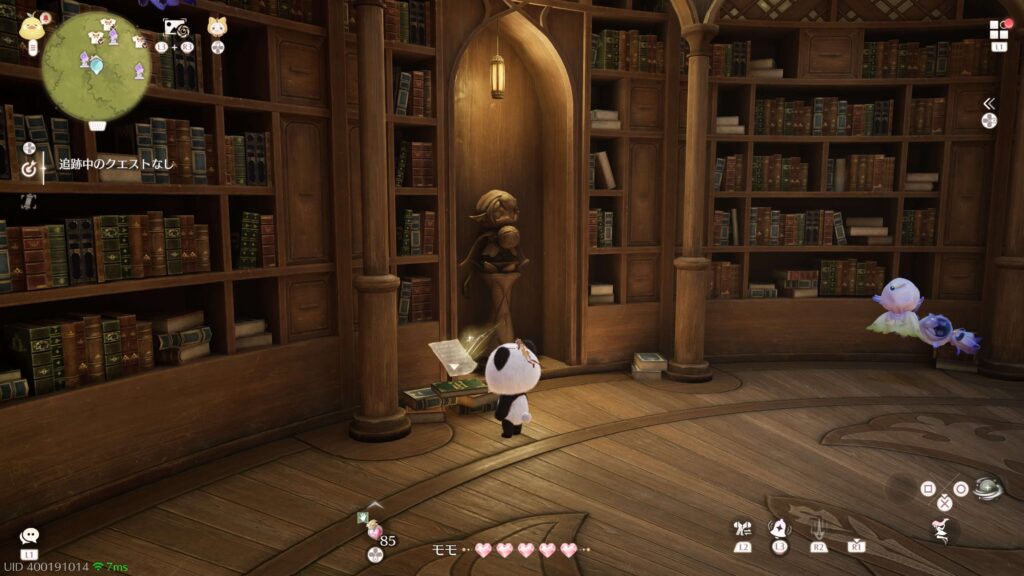Click the purple crystal marker on minimap
Screen dimensions: 1024x576
coord(138,70)
